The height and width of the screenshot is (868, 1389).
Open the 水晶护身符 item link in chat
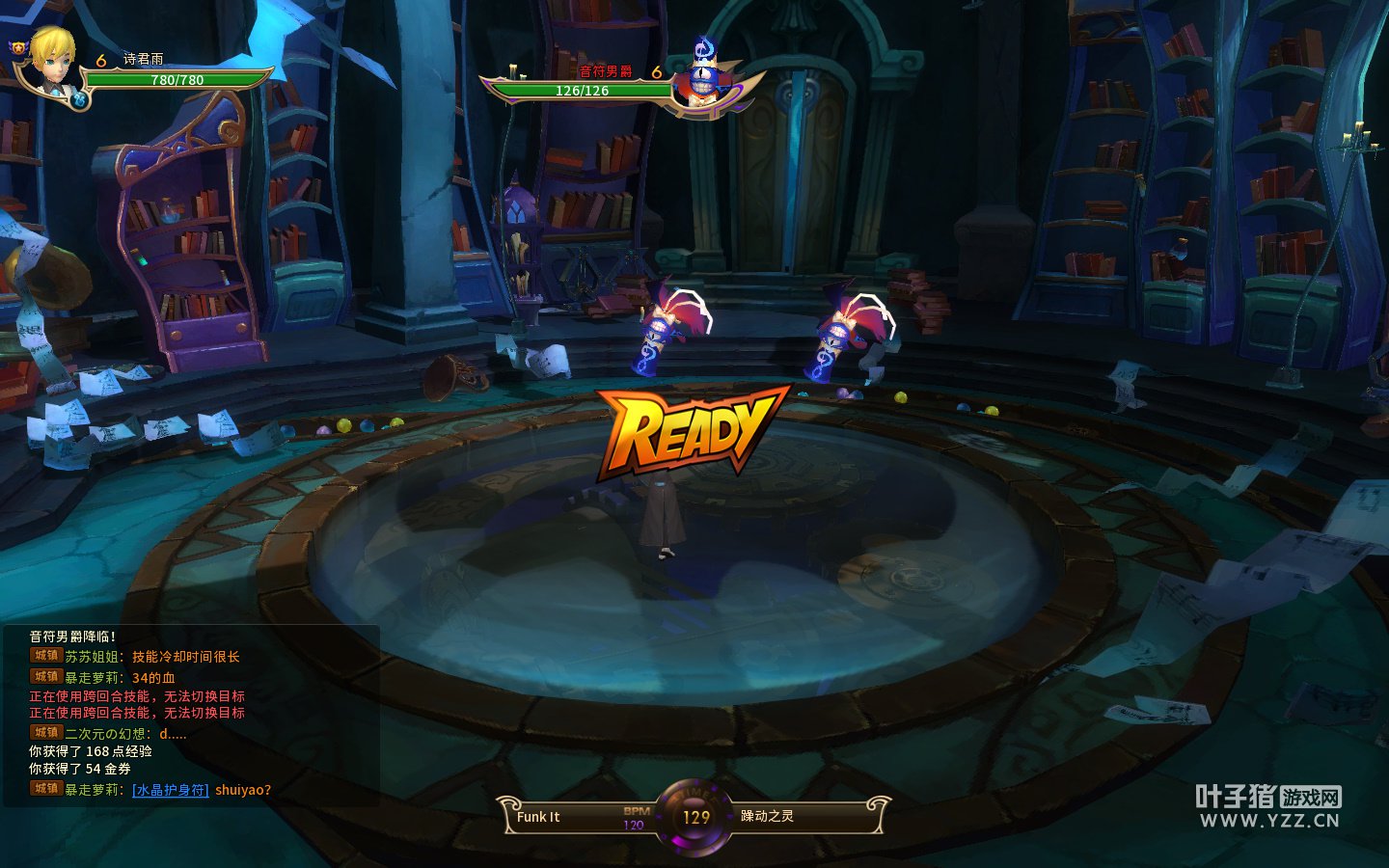point(170,790)
